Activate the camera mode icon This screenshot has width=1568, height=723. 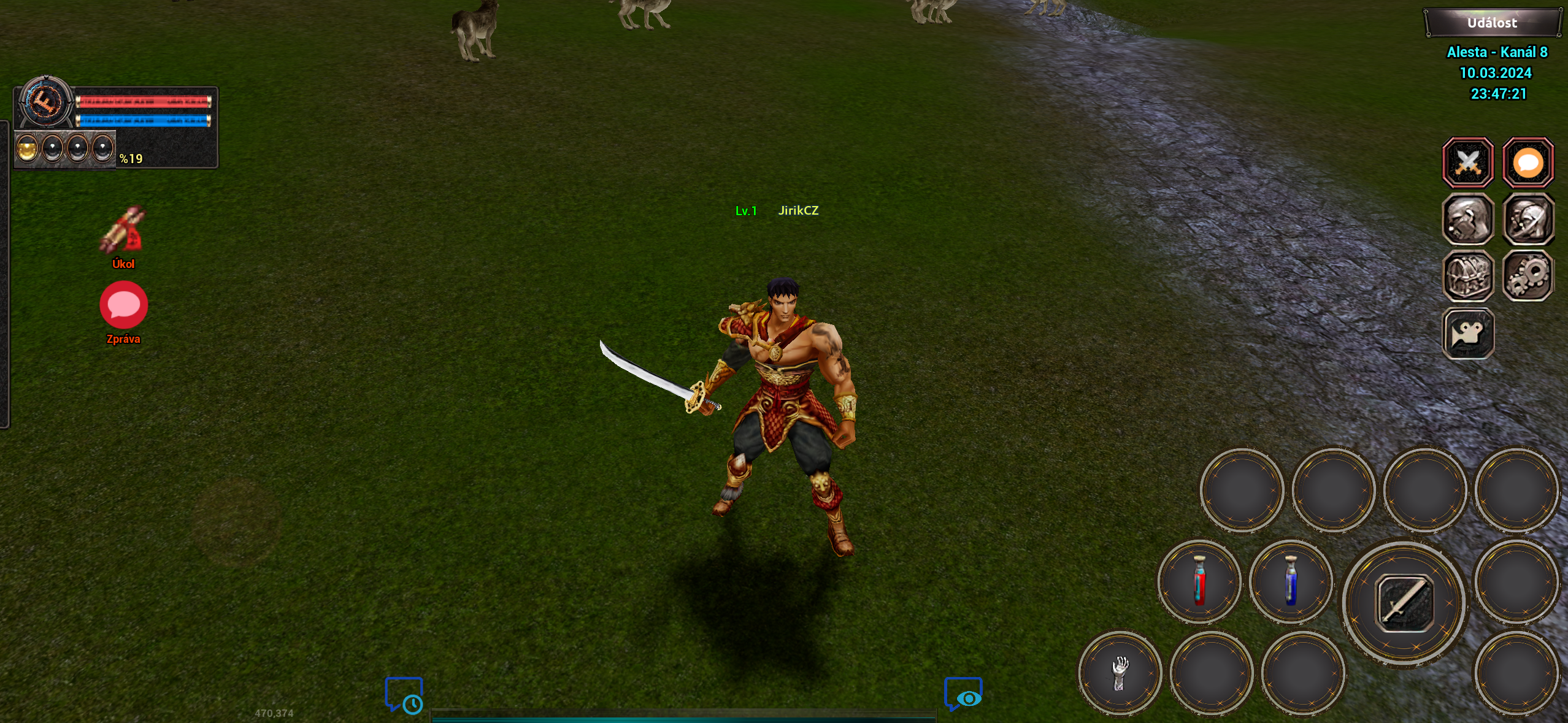(x=1469, y=333)
